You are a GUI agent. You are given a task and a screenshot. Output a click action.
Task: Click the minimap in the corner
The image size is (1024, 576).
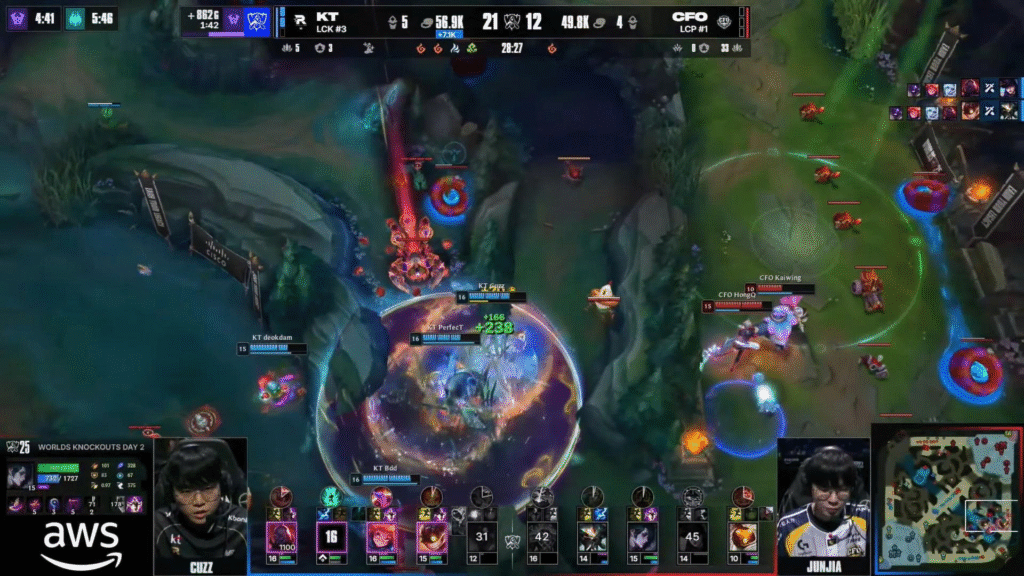click(x=945, y=497)
